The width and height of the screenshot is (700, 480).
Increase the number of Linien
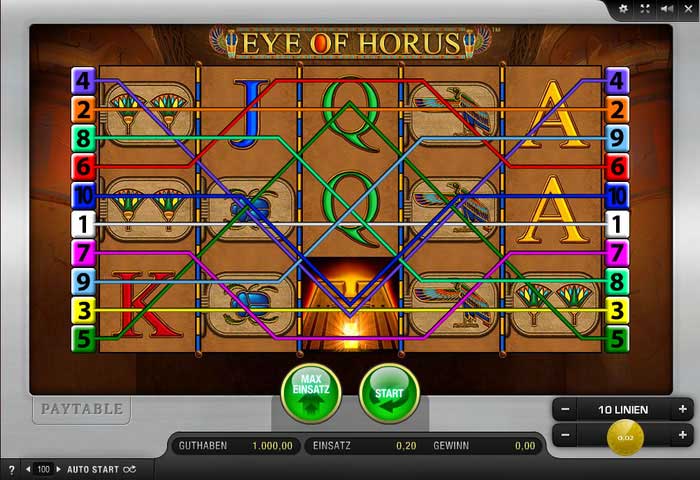[683, 409]
